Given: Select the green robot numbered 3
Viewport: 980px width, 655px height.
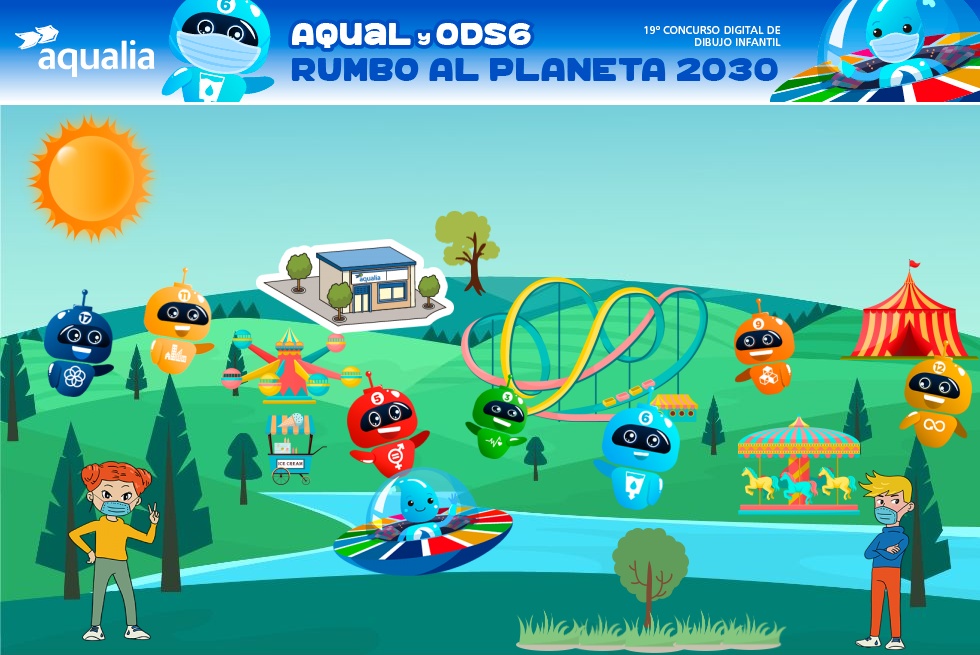Looking at the screenshot, I should (x=499, y=417).
